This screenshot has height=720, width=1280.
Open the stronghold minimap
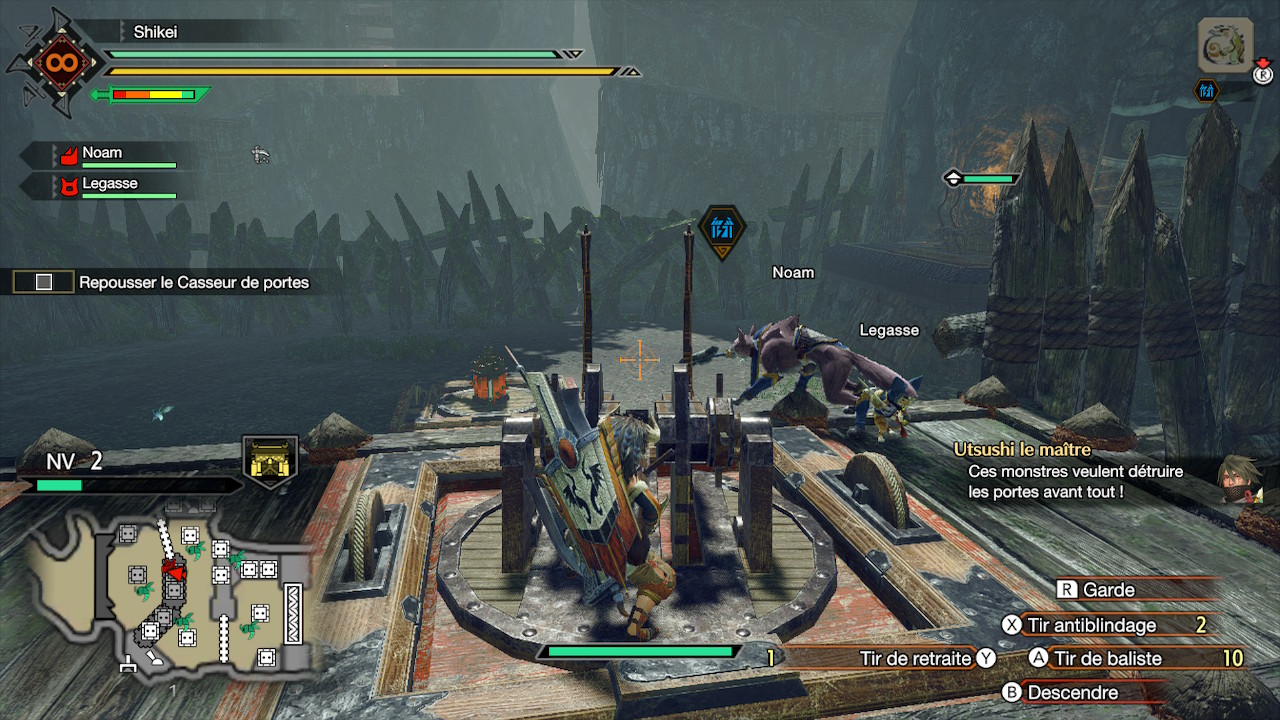[170, 595]
